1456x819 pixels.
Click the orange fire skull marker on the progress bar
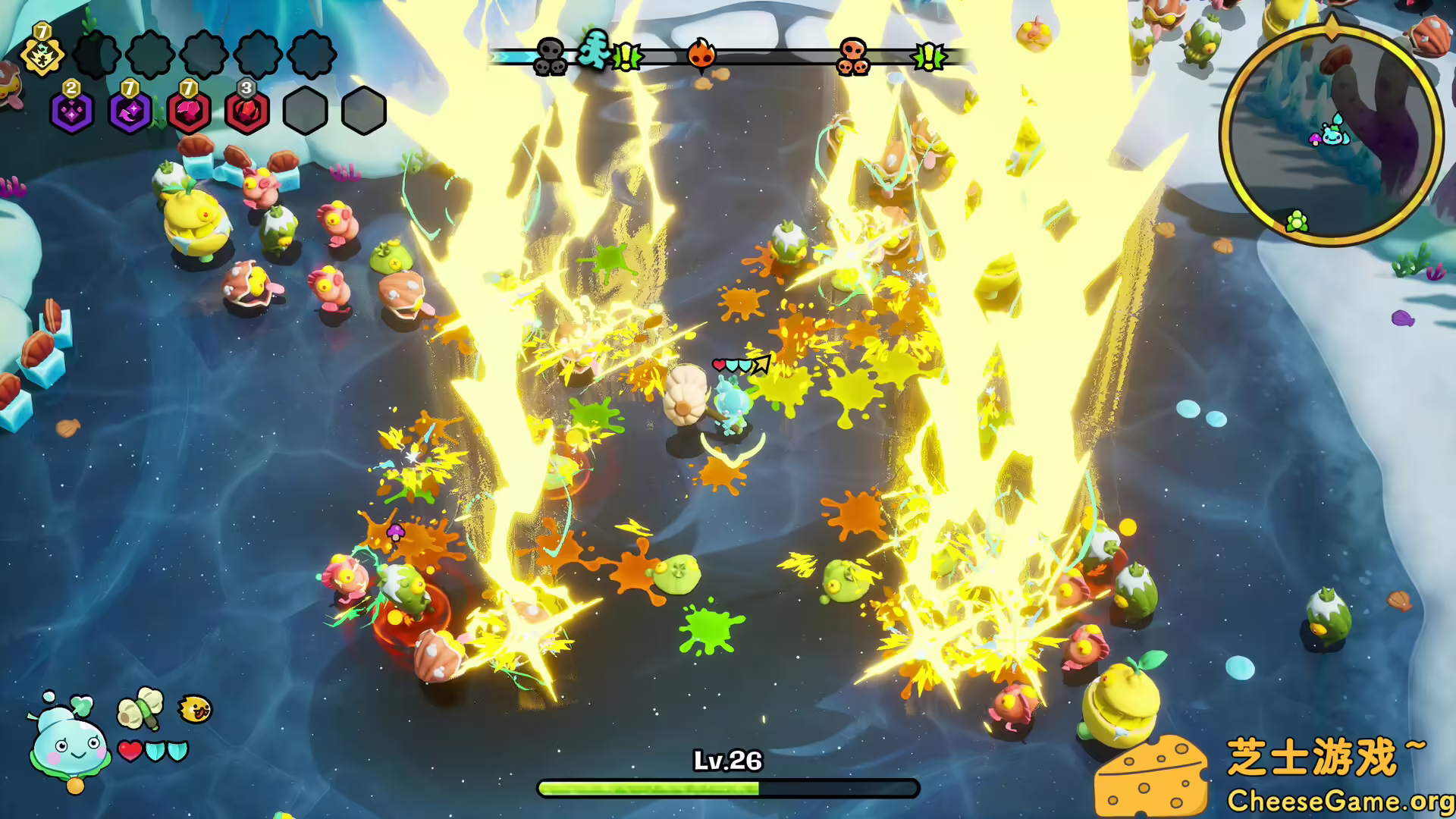pyautogui.click(x=702, y=55)
